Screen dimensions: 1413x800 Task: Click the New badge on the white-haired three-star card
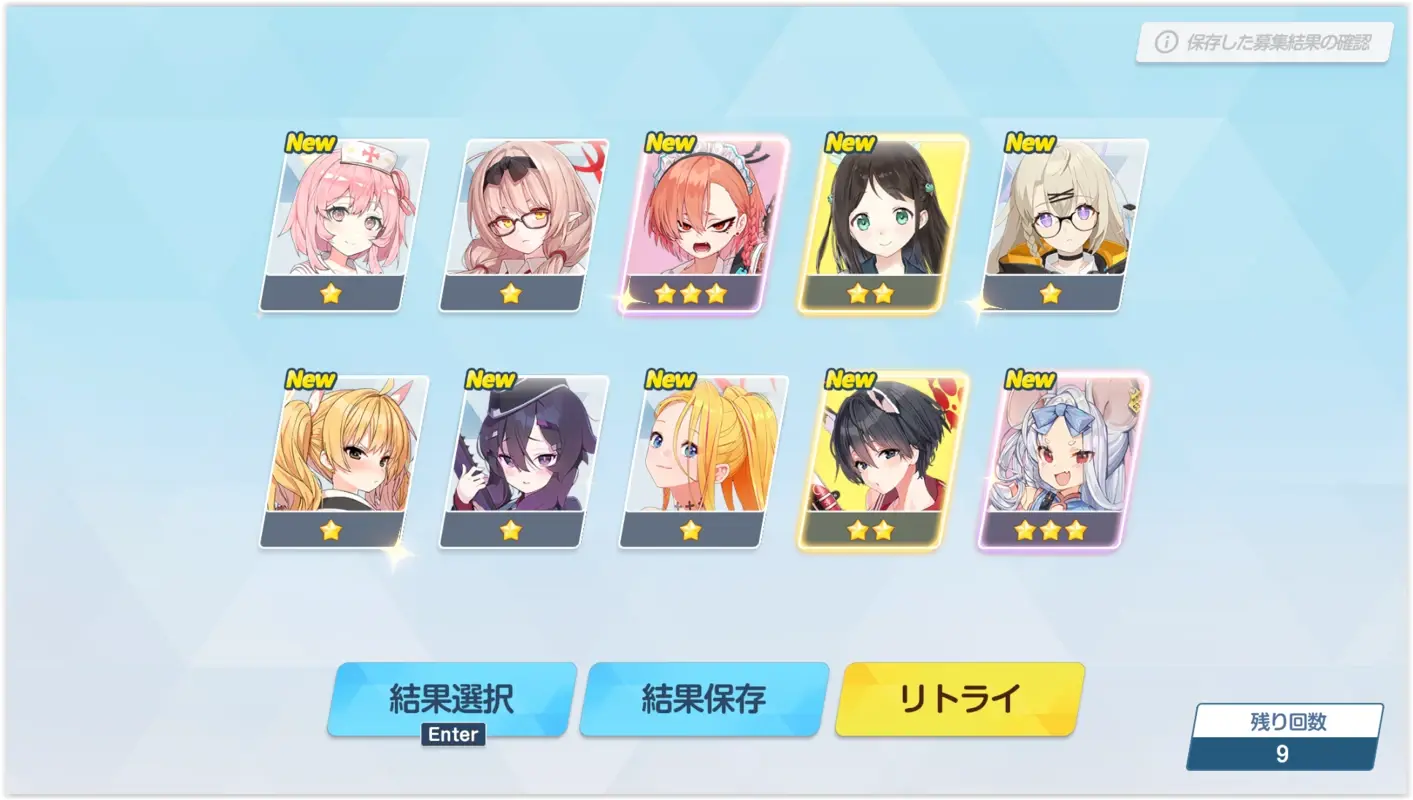click(x=1030, y=380)
